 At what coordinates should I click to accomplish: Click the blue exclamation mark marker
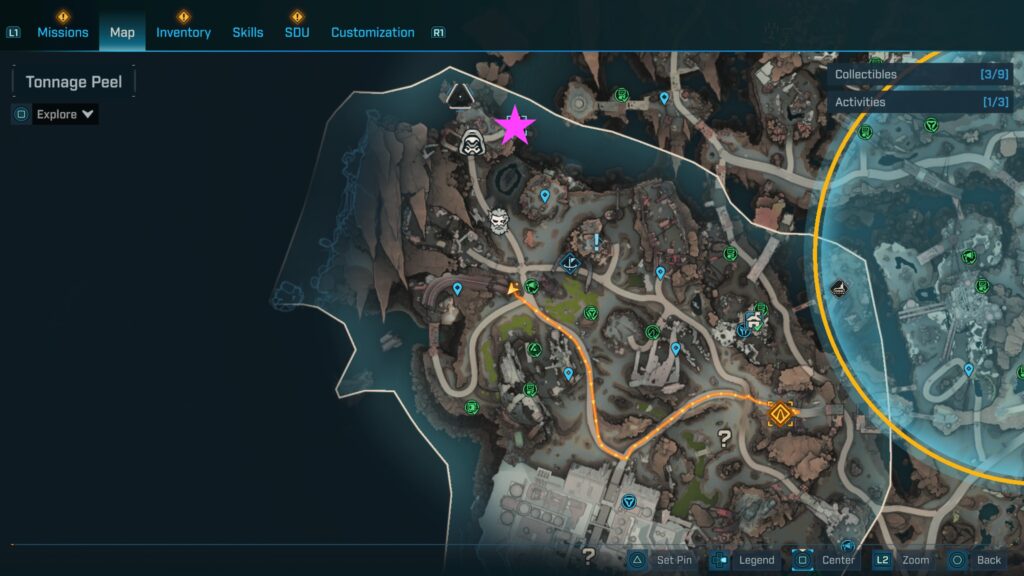[597, 242]
